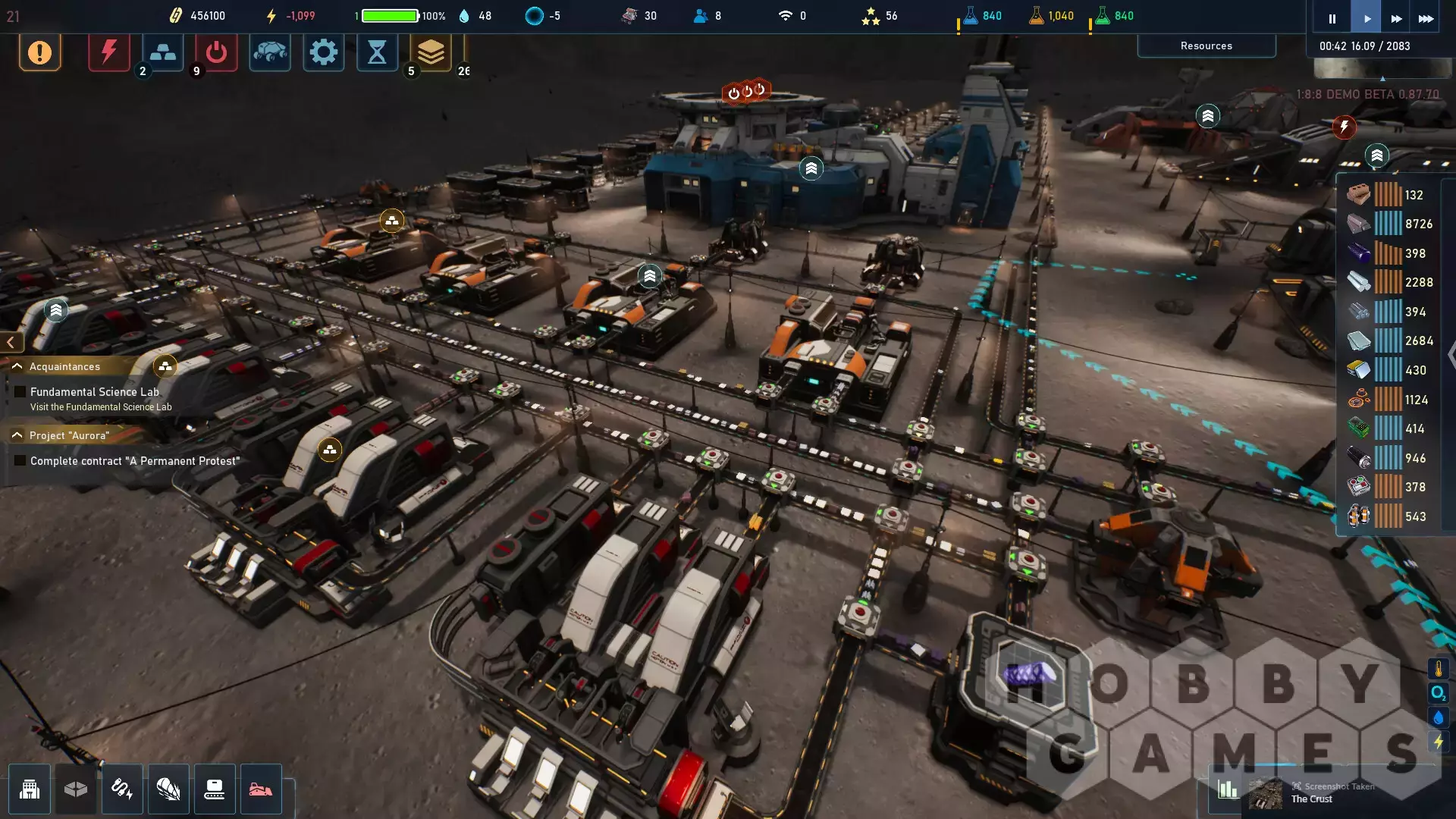Pause the game
The image size is (1456, 819).
tap(1332, 19)
